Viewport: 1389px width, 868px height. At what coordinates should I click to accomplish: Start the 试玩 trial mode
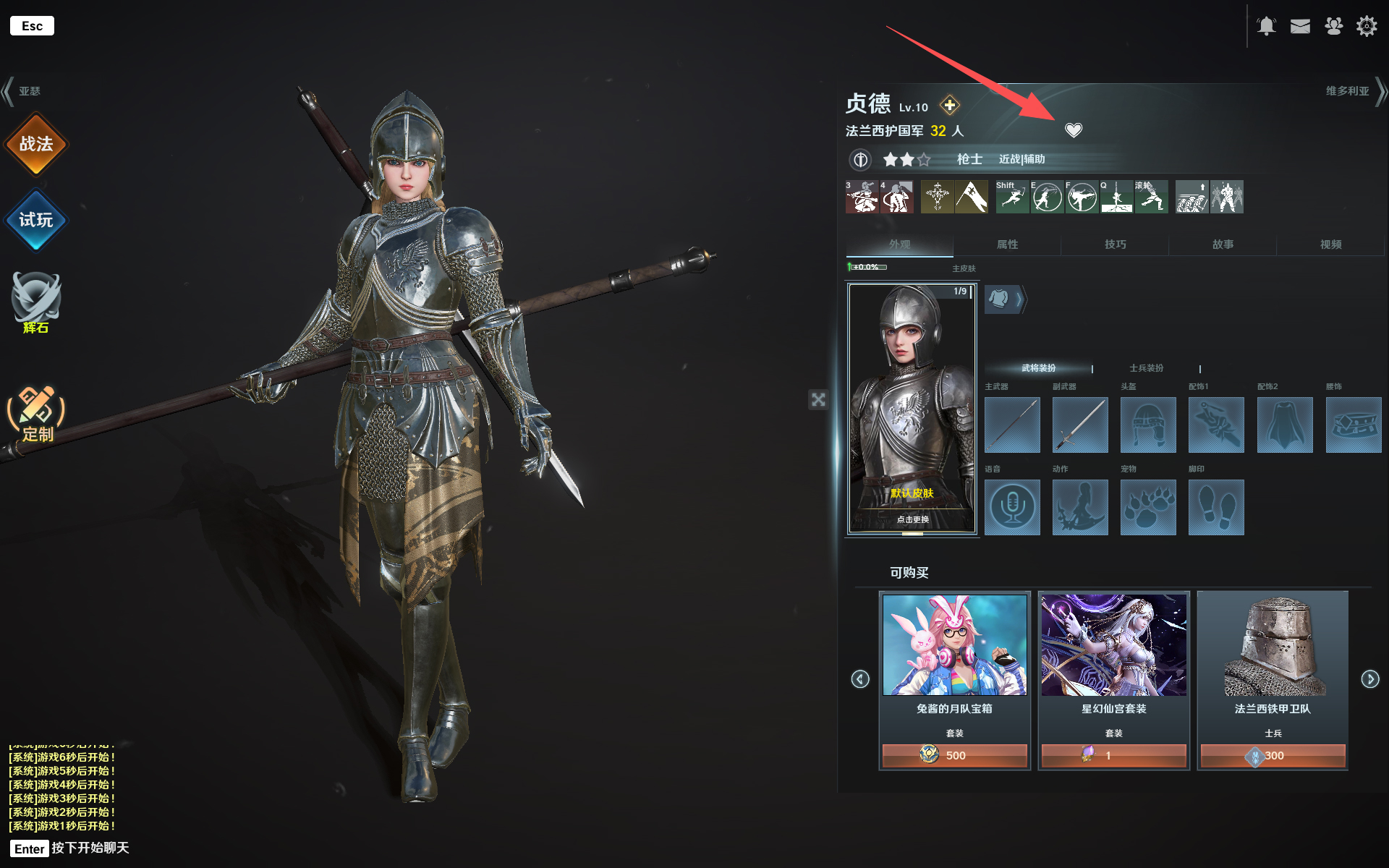(x=35, y=220)
